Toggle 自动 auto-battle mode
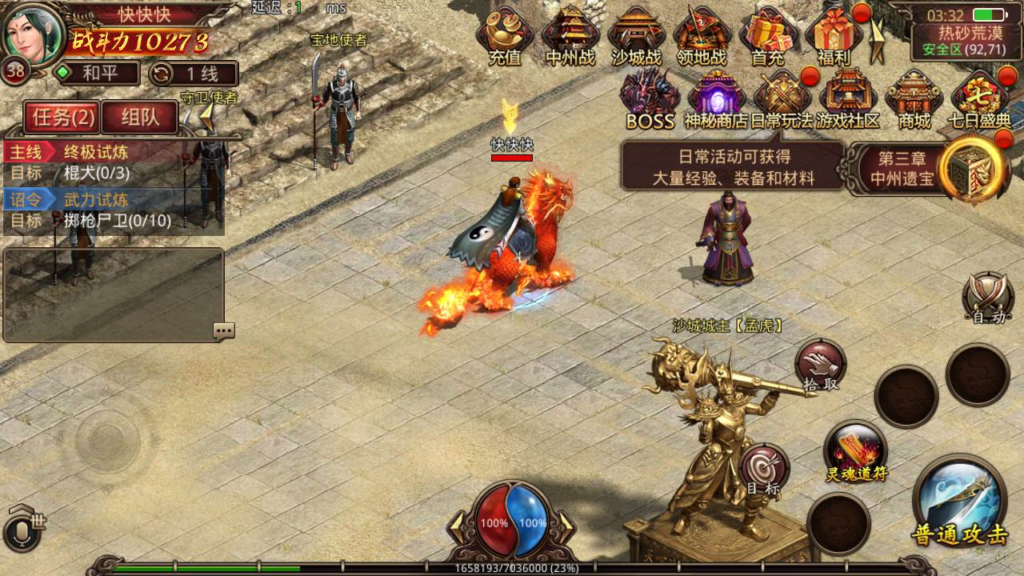 coord(988,298)
